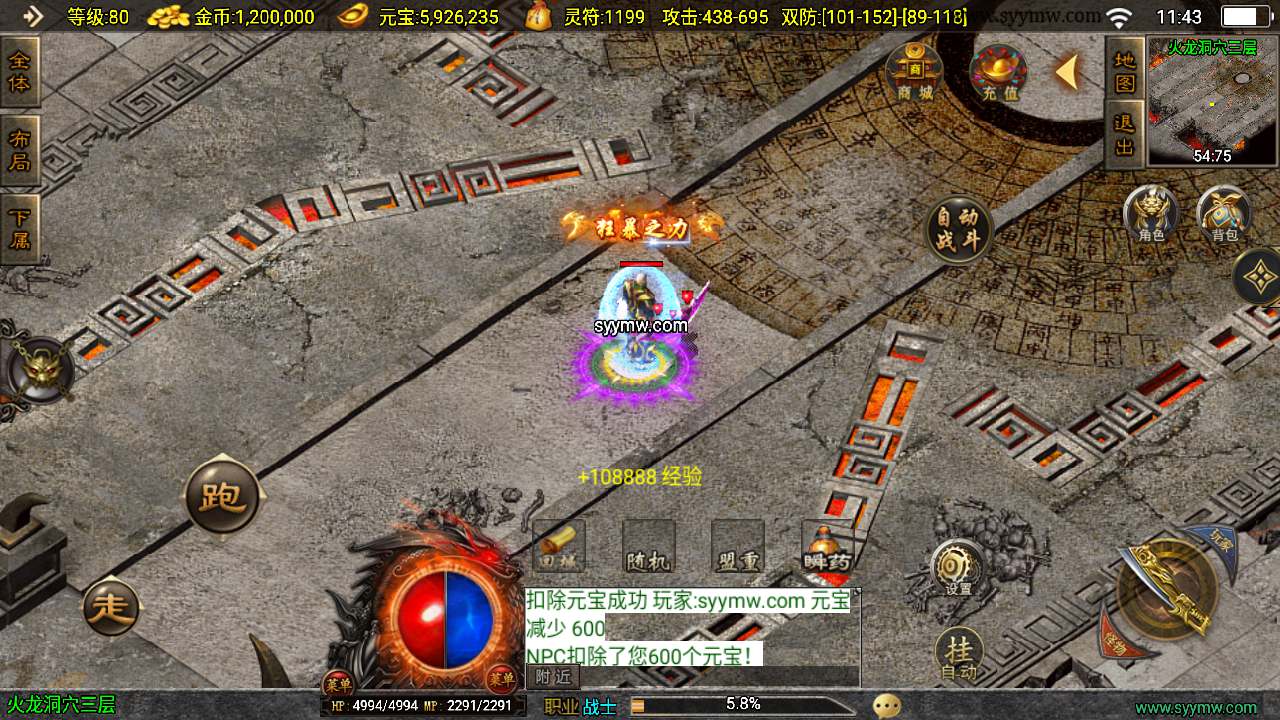Screen dimensions: 1280x720
Task: Click the 退出 exit button
Action: (x=1125, y=134)
